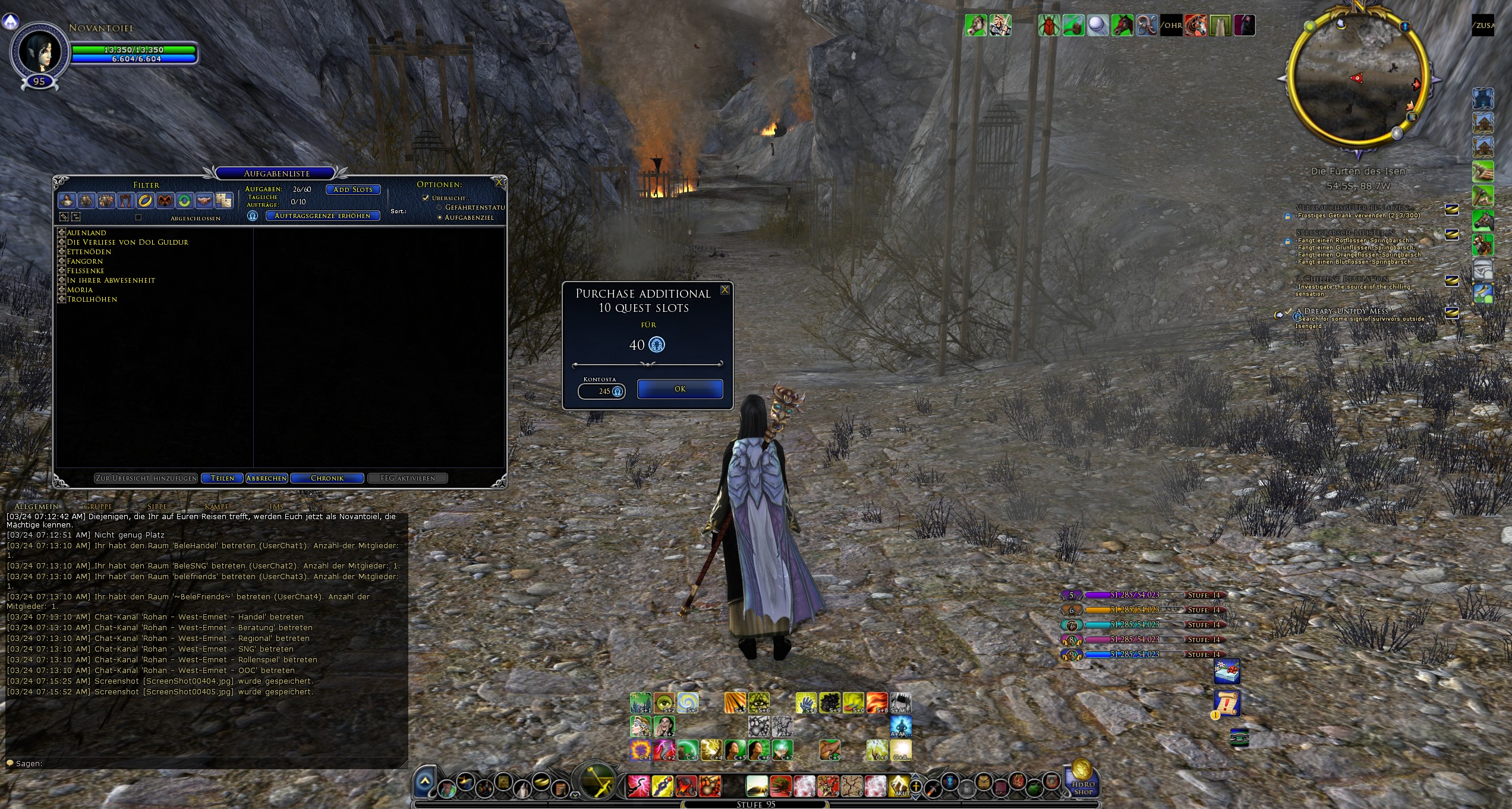Expand the Die Verliese von Dol Guldur category

pyautogui.click(x=61, y=242)
